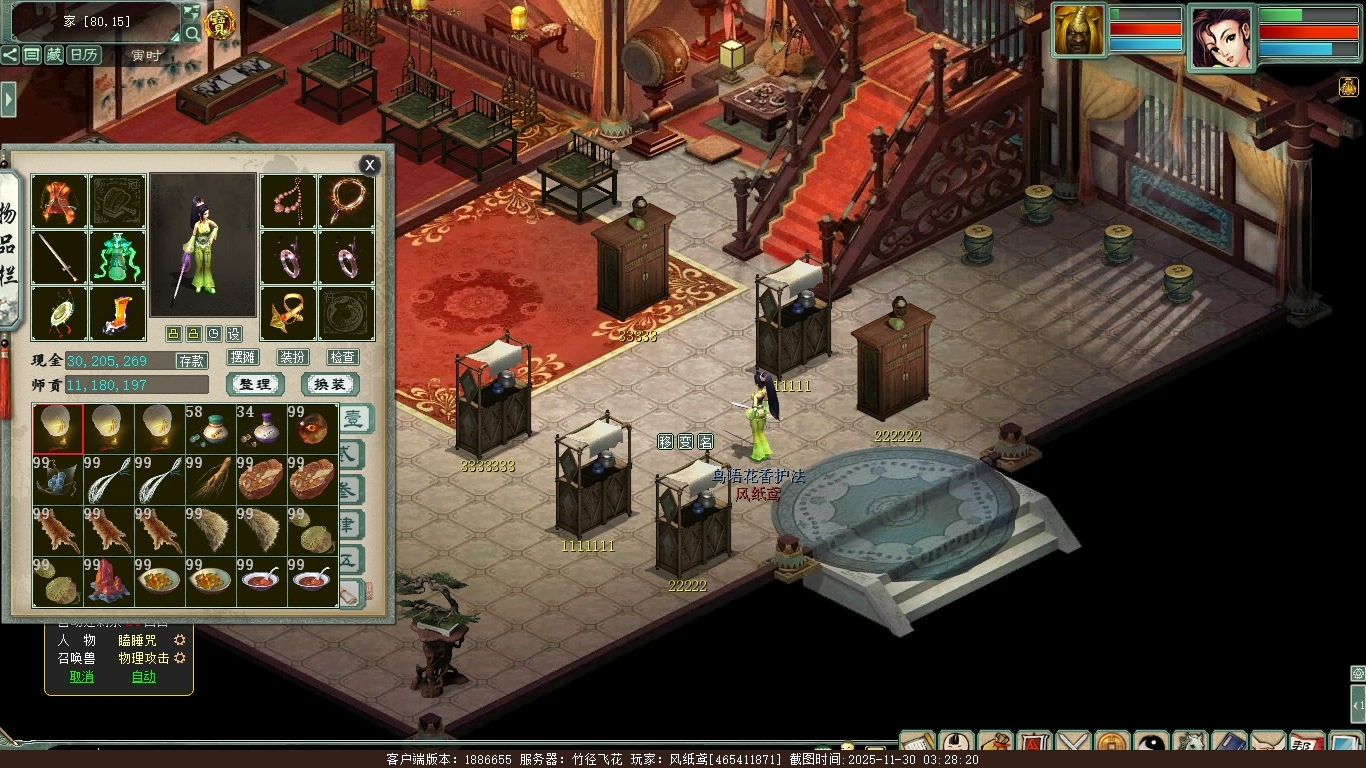Click the green 取消 cancel link
The image size is (1366, 768).
tap(82, 677)
